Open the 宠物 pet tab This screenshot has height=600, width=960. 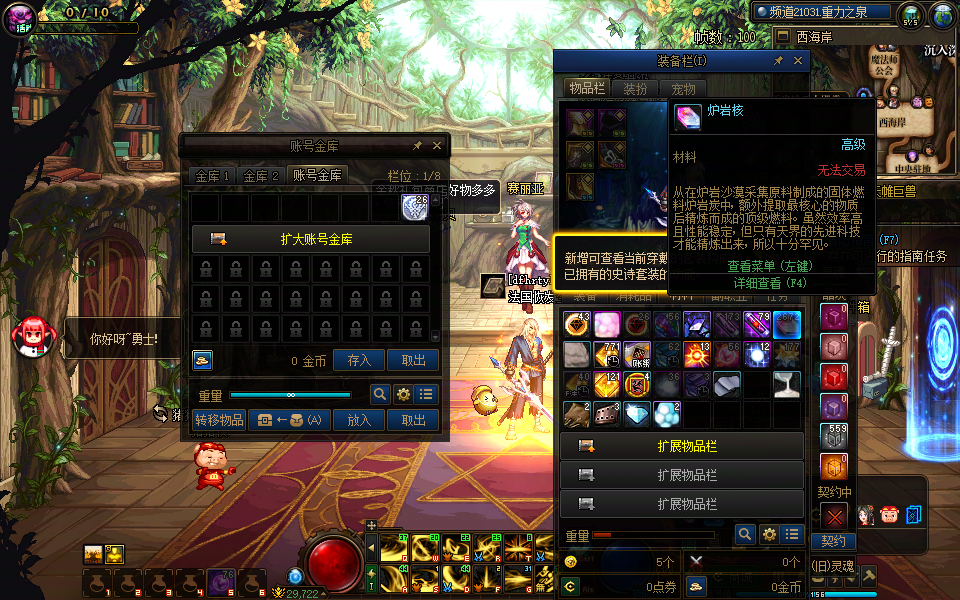[x=683, y=89]
